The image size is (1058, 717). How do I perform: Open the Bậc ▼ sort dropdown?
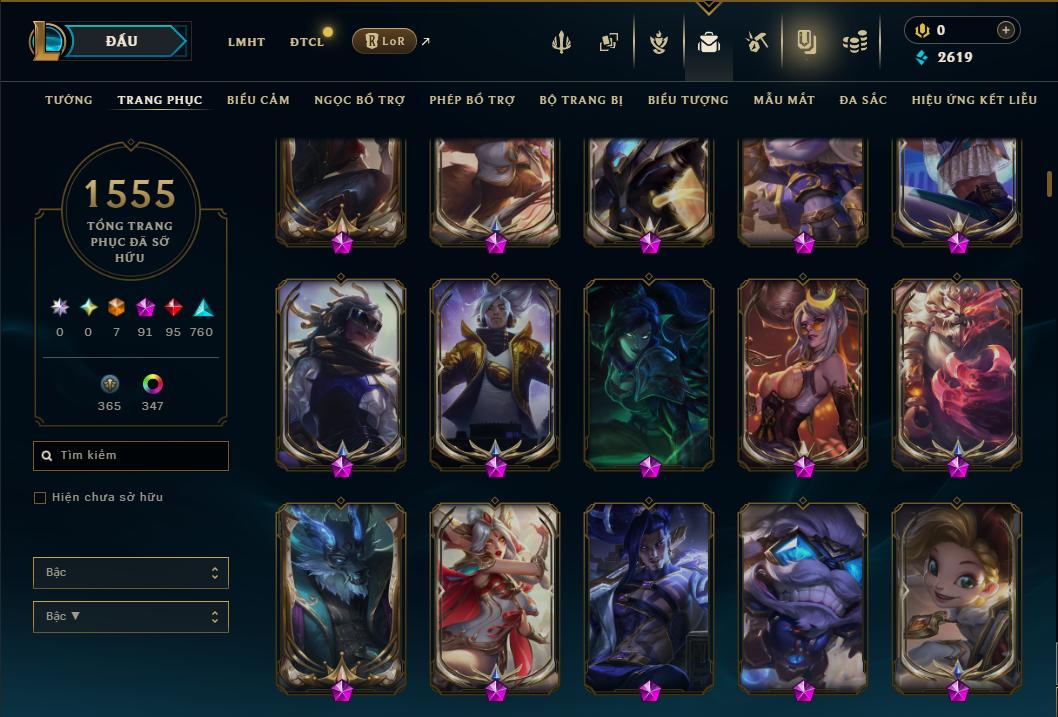tap(131, 617)
